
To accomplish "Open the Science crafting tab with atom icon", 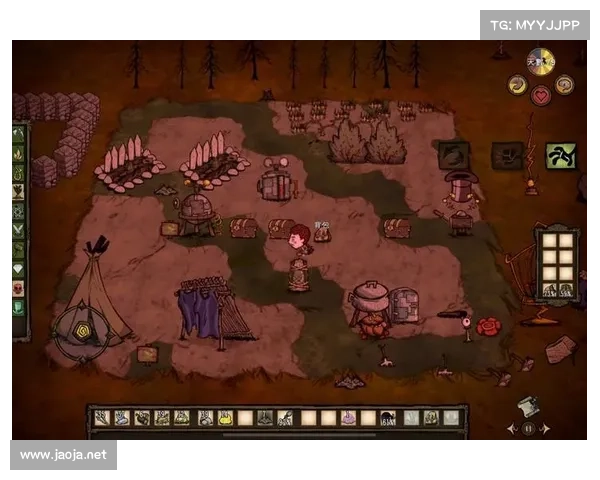I will (x=17, y=211).
